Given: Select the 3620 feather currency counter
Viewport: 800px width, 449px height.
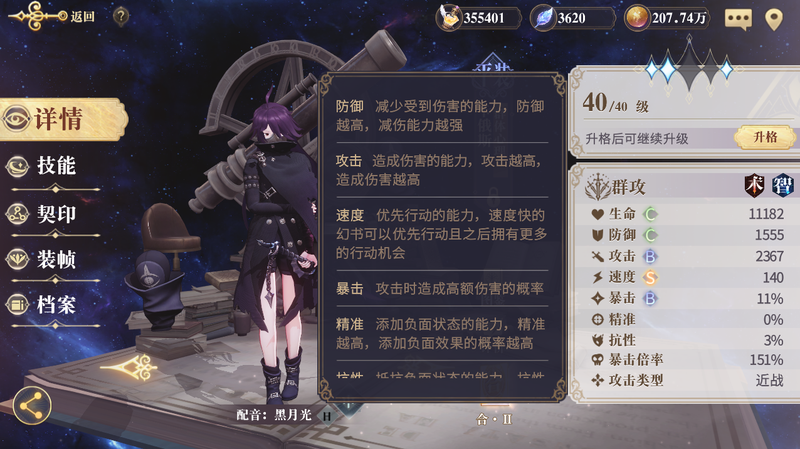Looking at the screenshot, I should point(572,18).
